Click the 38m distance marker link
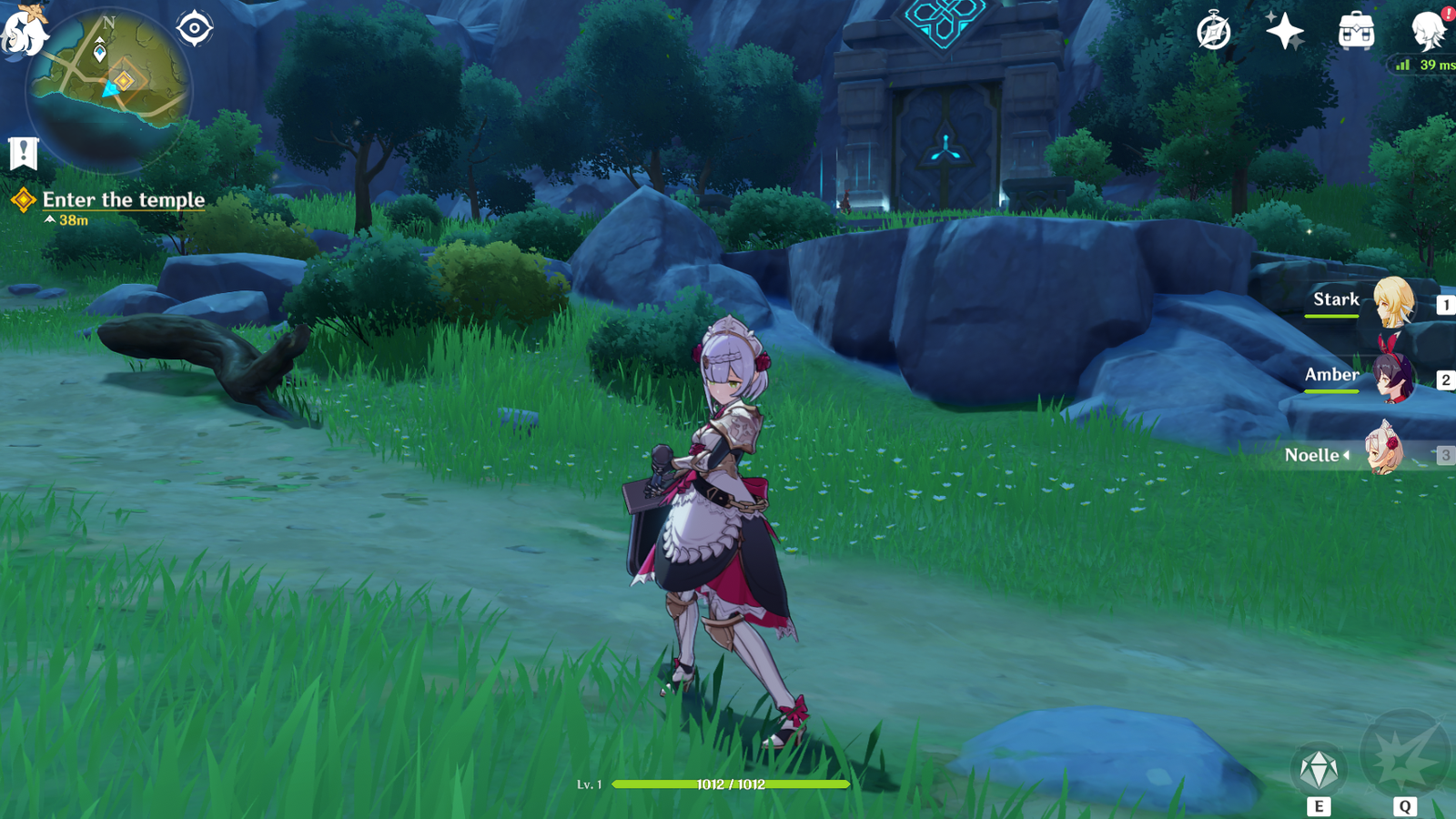This screenshot has width=1456, height=819. (68, 218)
